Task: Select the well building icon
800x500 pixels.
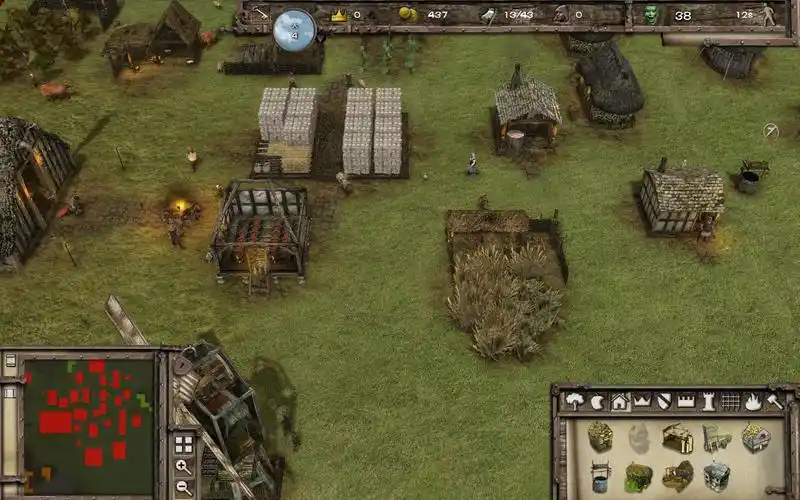Action: [600, 473]
